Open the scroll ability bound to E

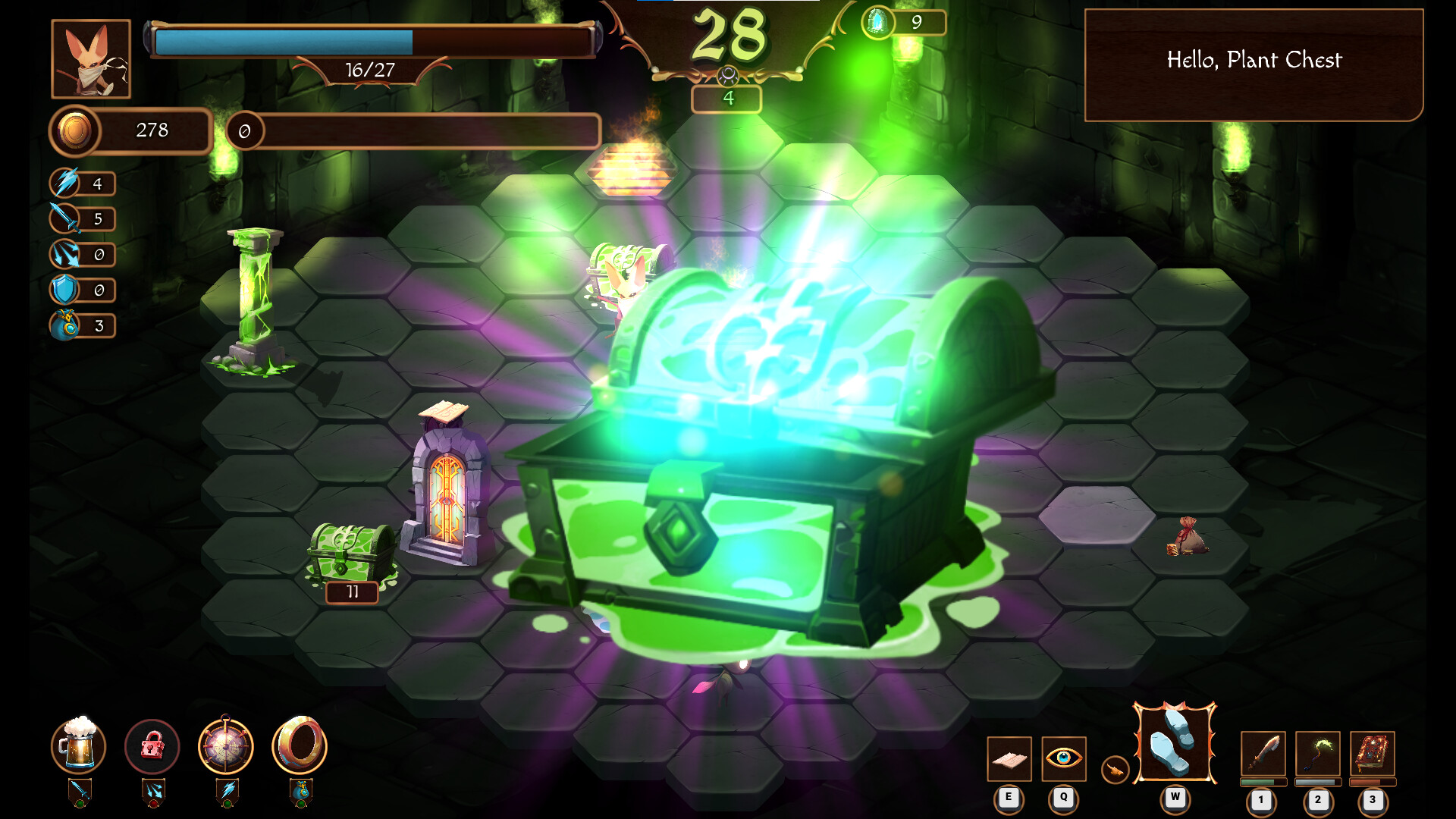1009,758
